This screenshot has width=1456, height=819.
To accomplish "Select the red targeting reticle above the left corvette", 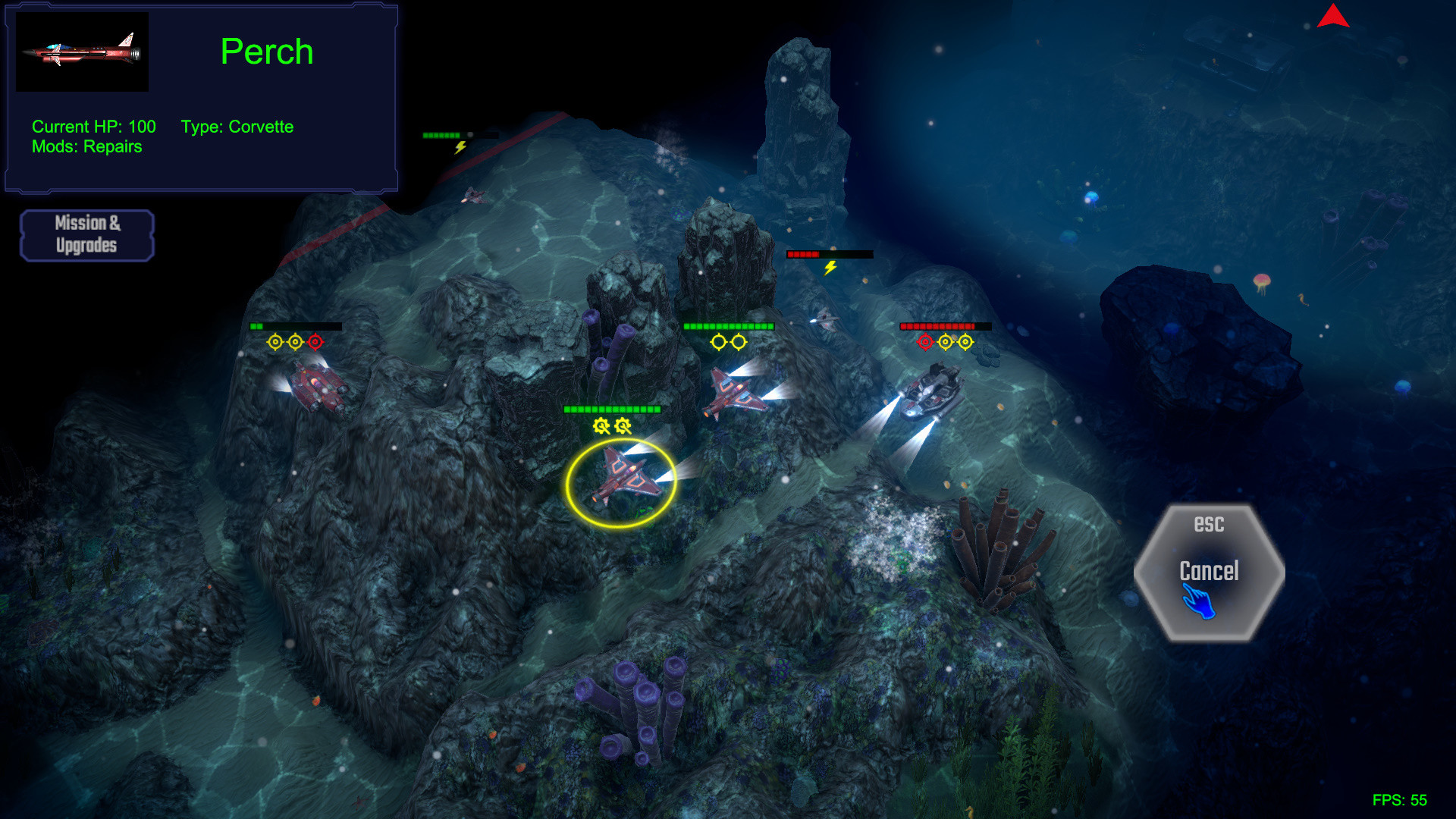I will 316,341.
